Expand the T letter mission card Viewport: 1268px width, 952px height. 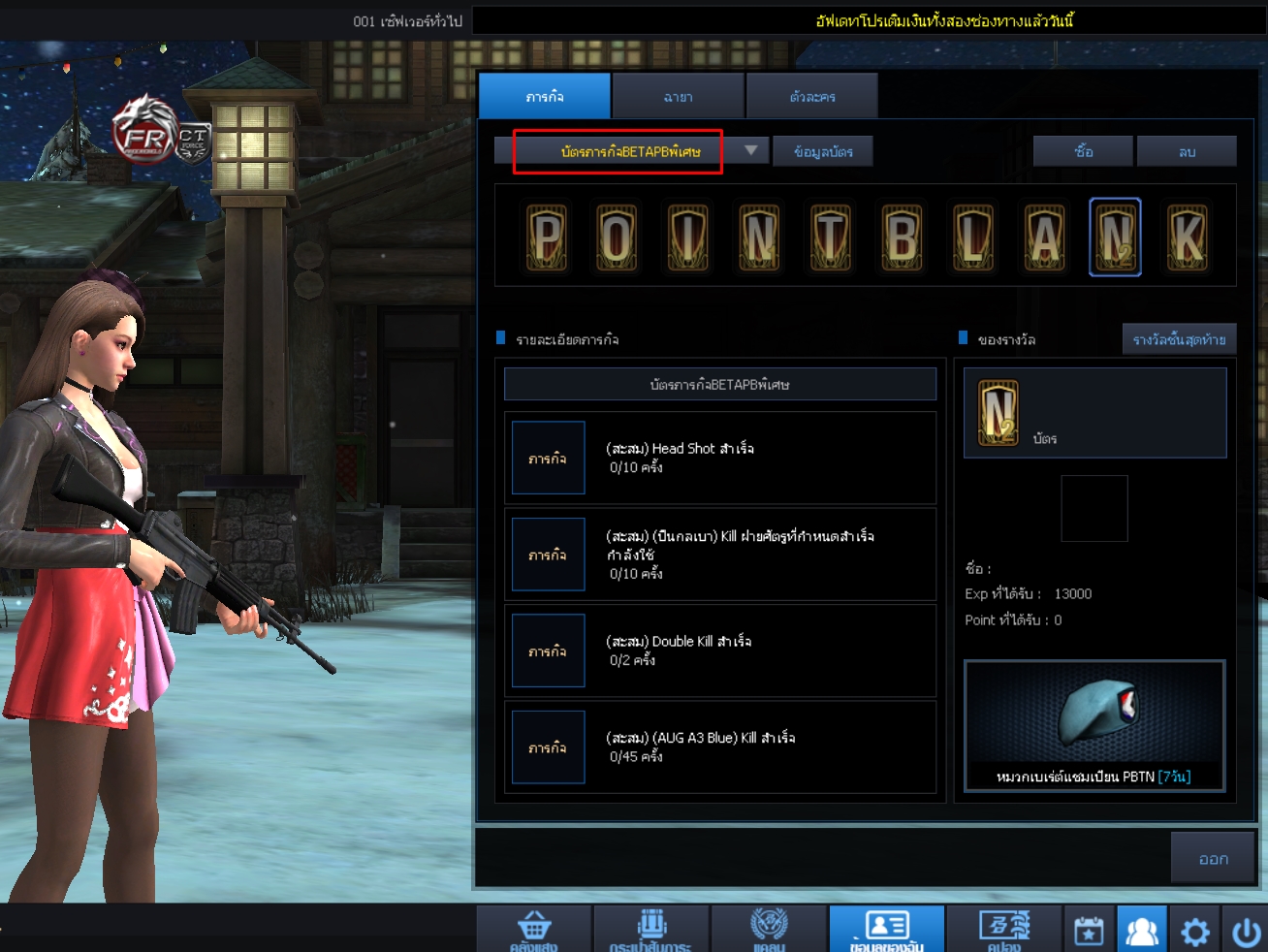coord(828,237)
